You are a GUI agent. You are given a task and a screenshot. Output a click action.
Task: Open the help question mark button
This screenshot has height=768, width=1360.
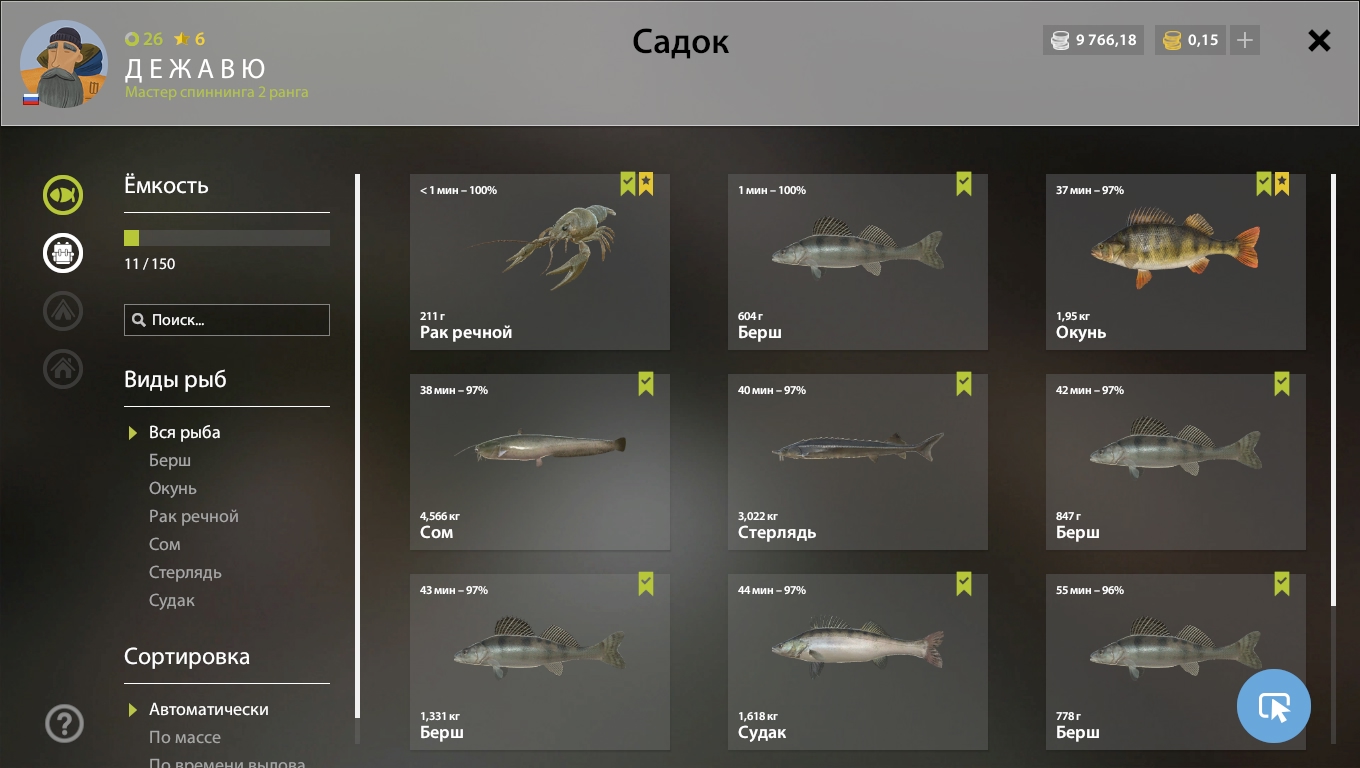point(64,723)
